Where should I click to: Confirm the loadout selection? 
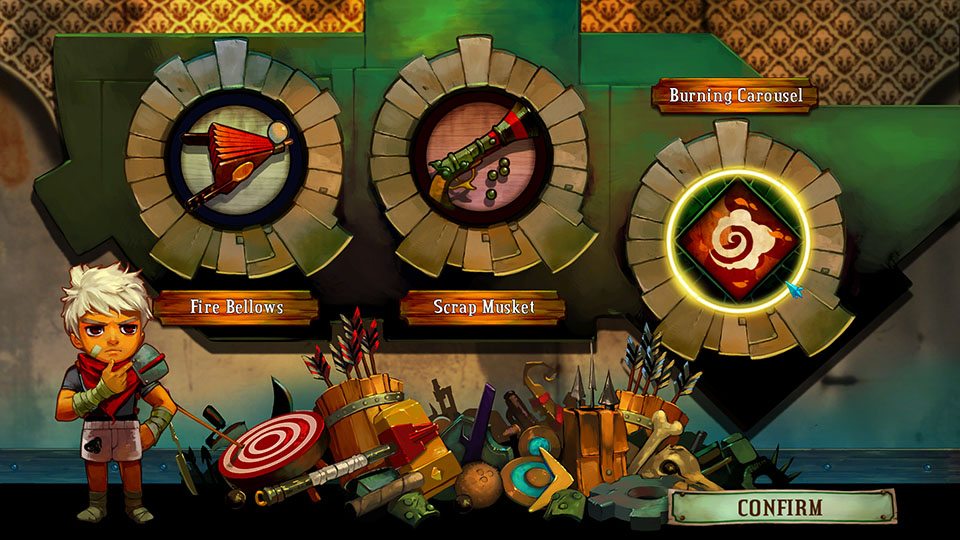[780, 507]
